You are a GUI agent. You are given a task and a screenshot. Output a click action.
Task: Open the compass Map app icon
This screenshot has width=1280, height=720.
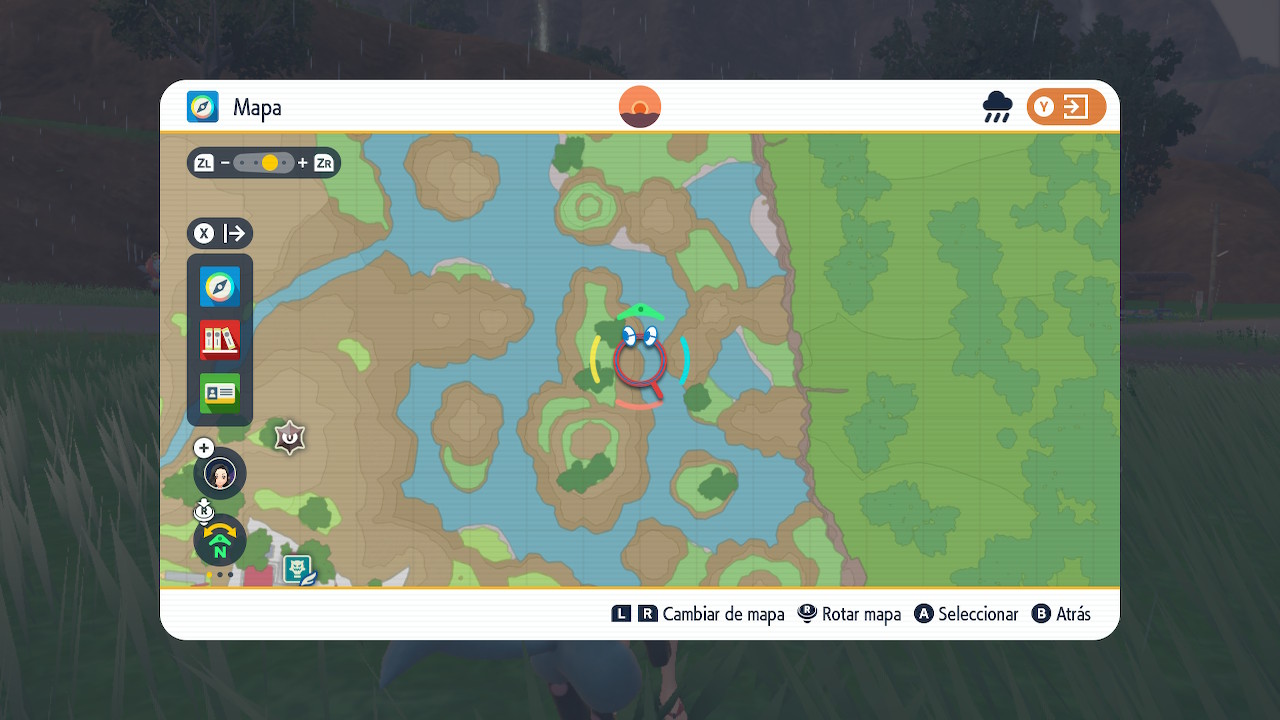point(220,287)
